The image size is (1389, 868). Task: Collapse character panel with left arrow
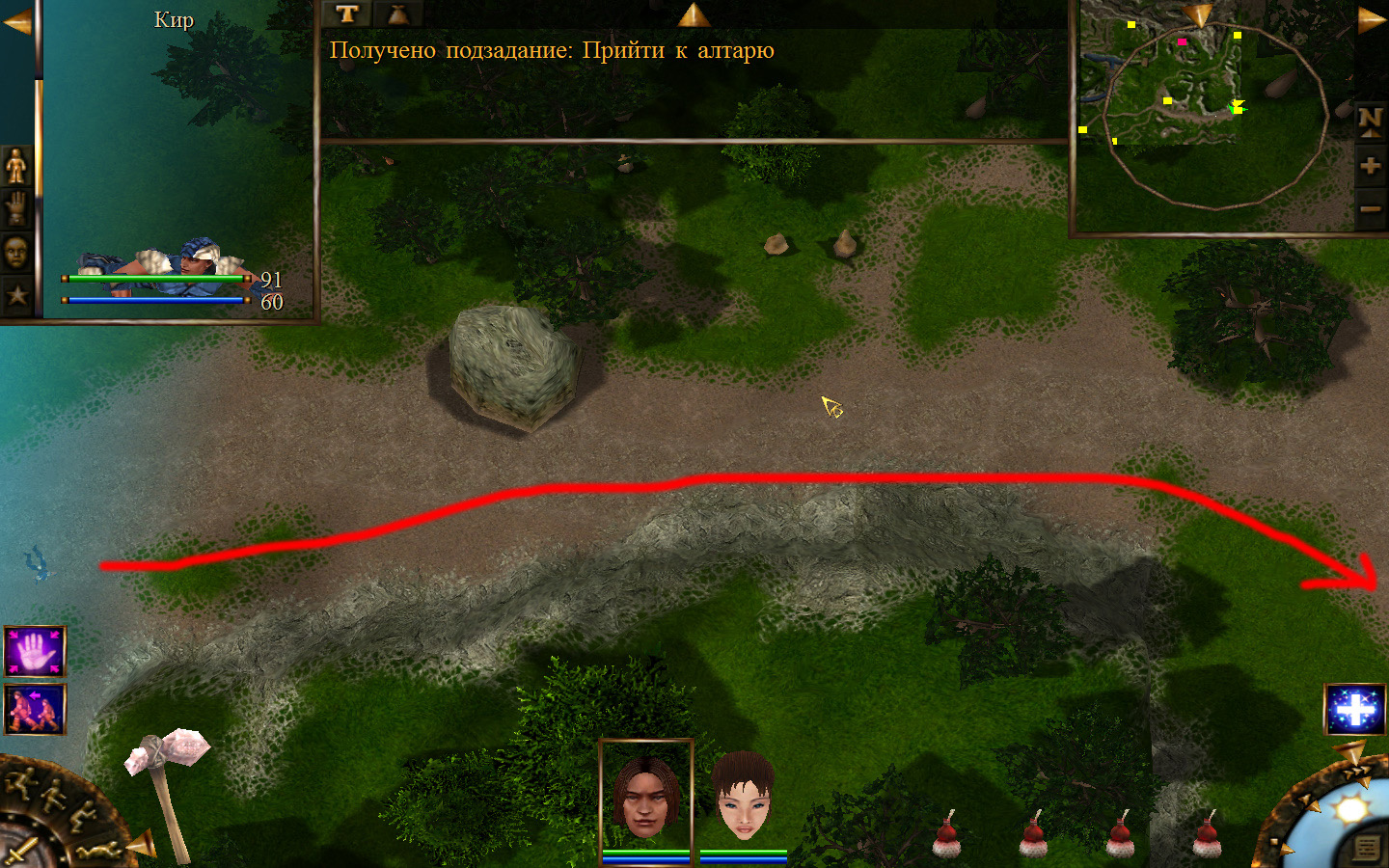tap(16, 21)
